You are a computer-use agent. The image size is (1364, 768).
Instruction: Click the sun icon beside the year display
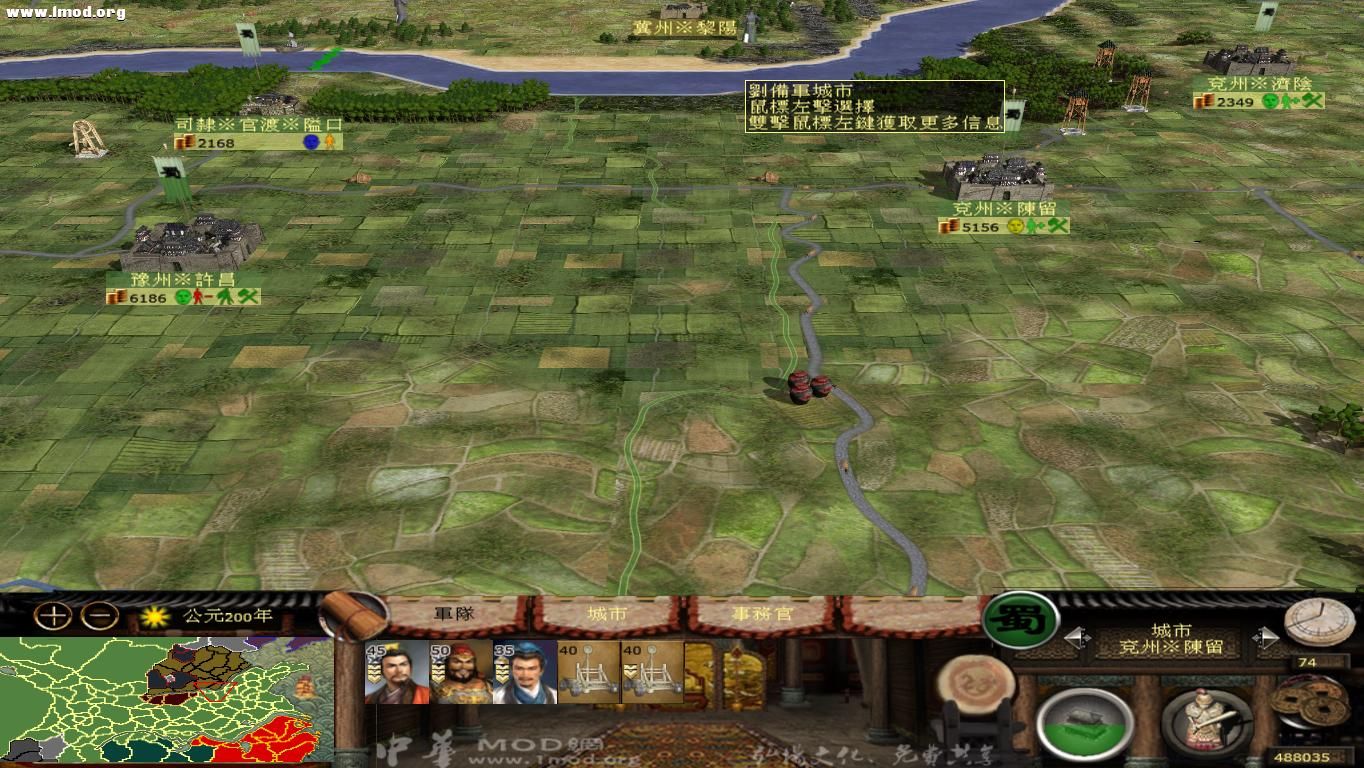pos(153,618)
